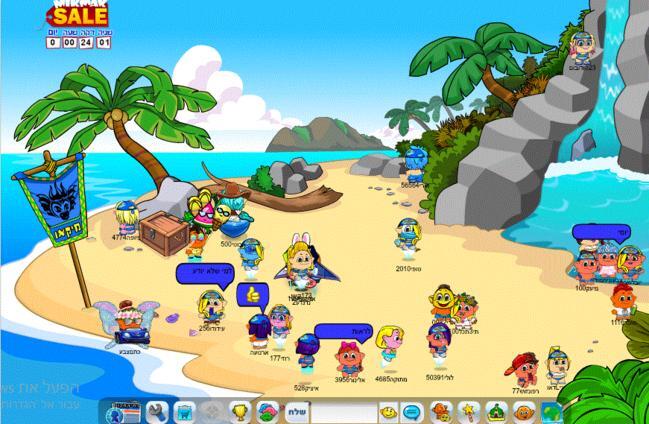Open the orange character emotes icon

click(x=441, y=411)
